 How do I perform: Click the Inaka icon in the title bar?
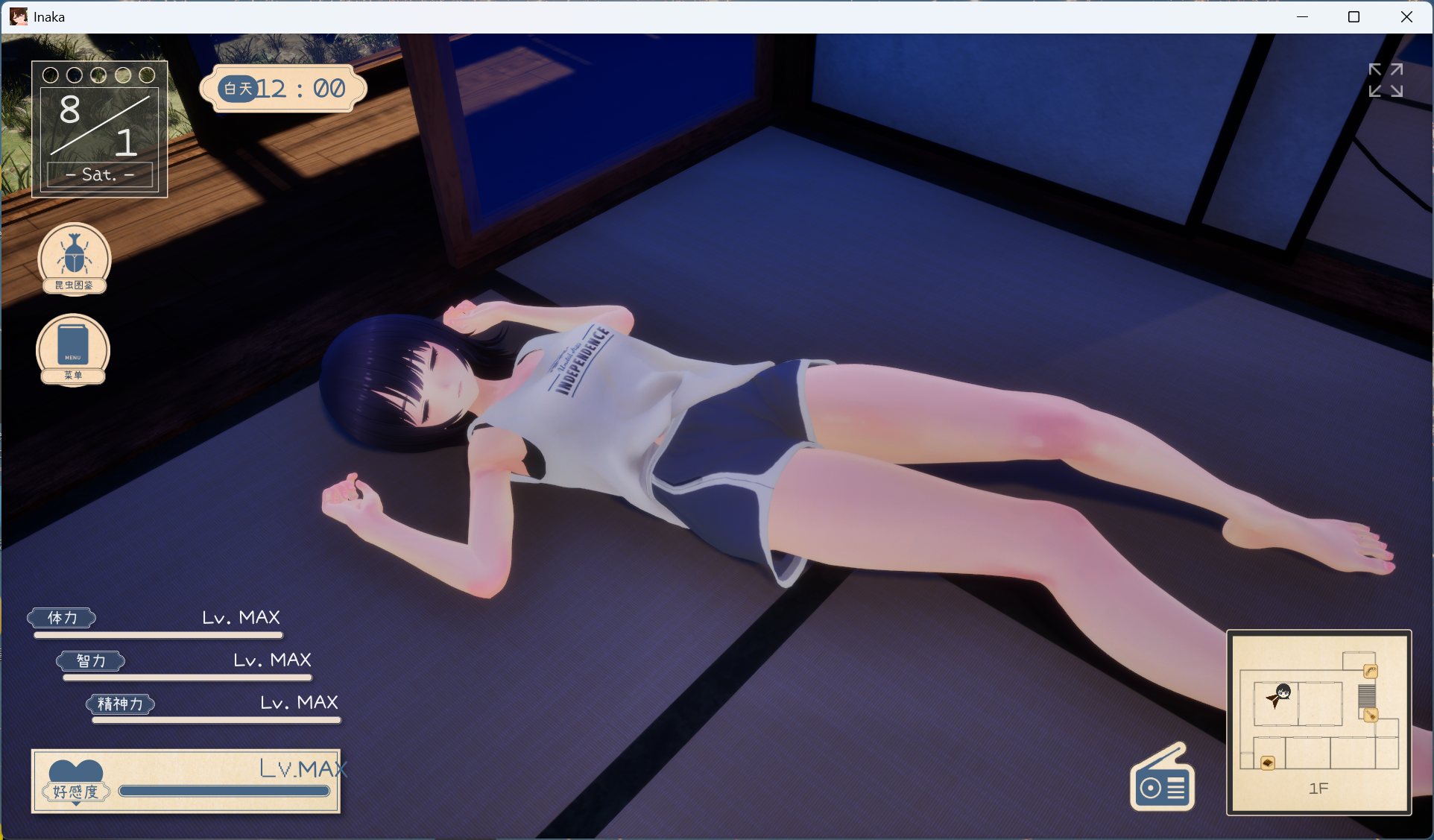19,16
